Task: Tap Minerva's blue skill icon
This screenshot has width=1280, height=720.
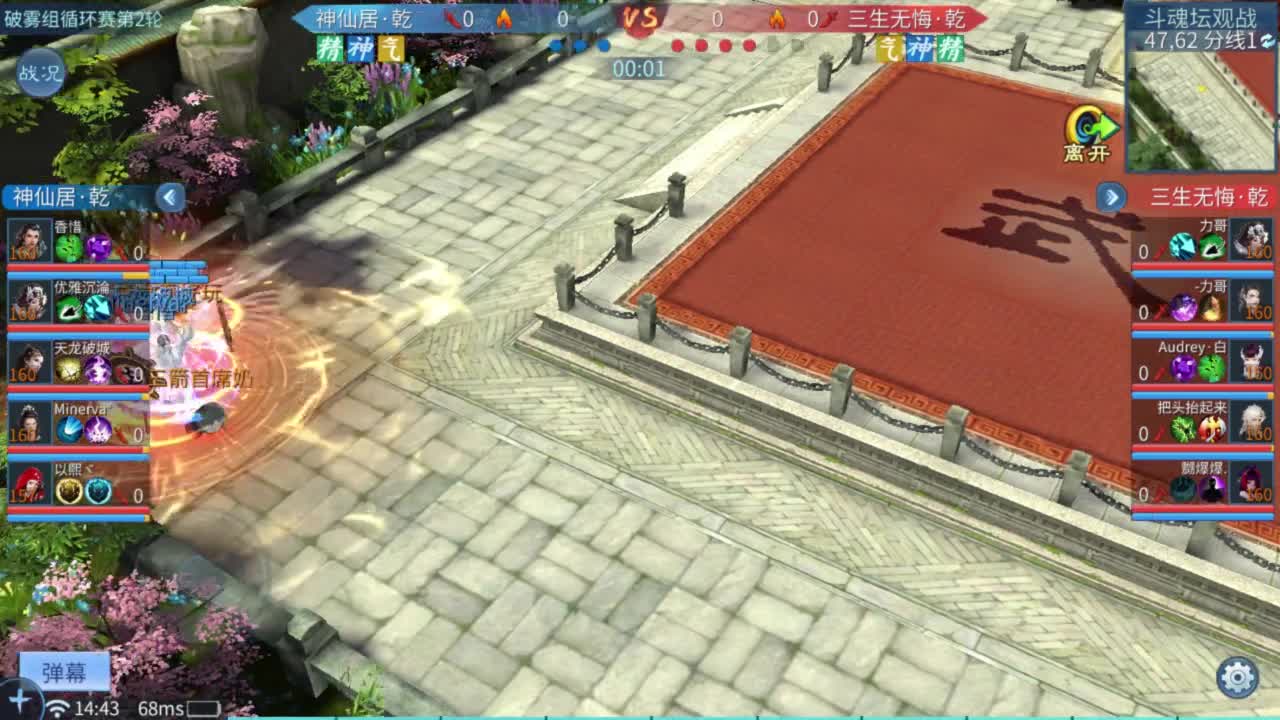Action: tap(70, 427)
